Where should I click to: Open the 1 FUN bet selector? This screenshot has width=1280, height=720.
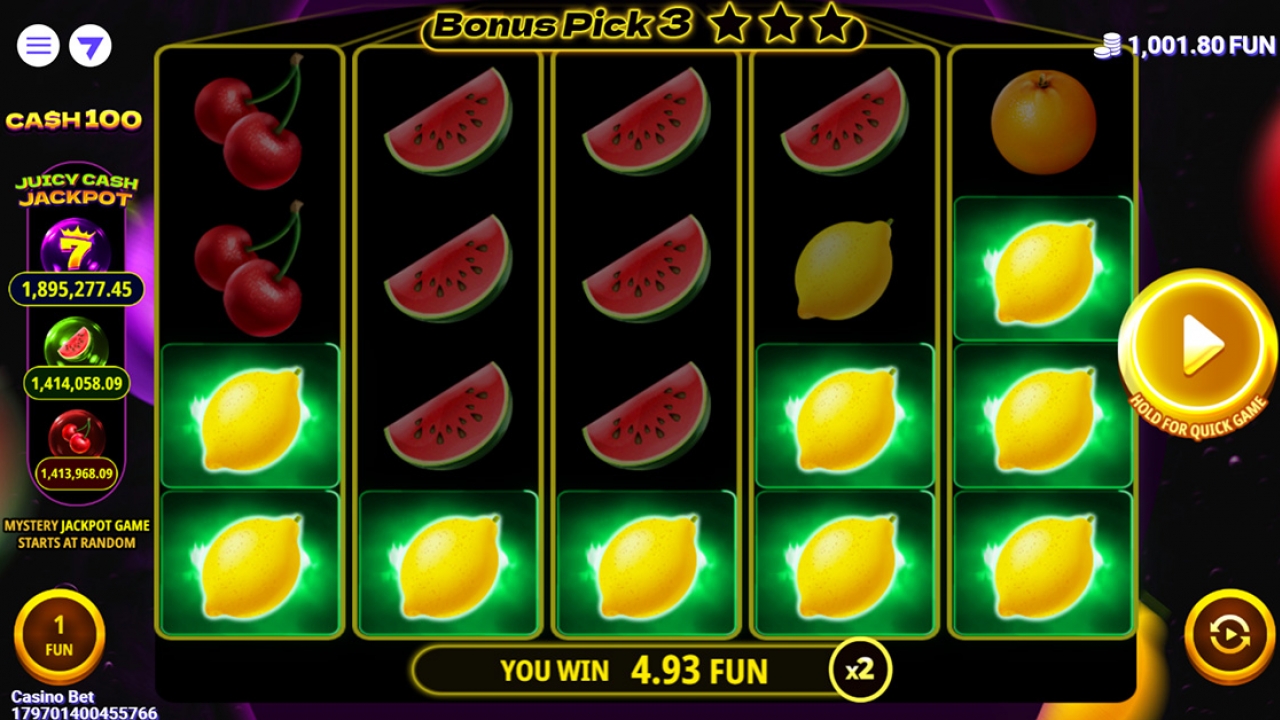[x=59, y=633]
